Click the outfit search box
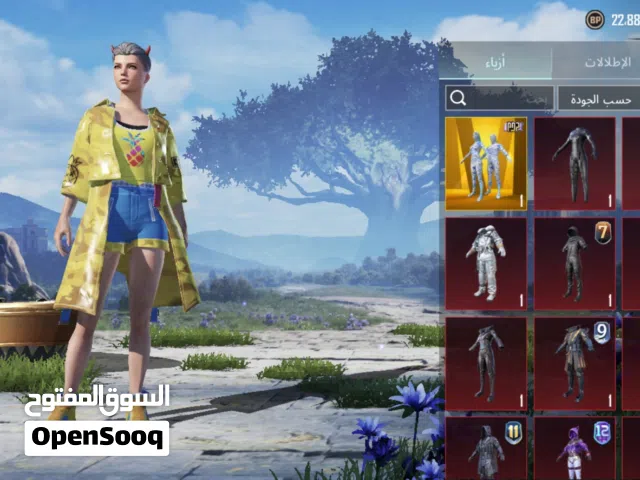The height and width of the screenshot is (480, 640). coord(500,98)
